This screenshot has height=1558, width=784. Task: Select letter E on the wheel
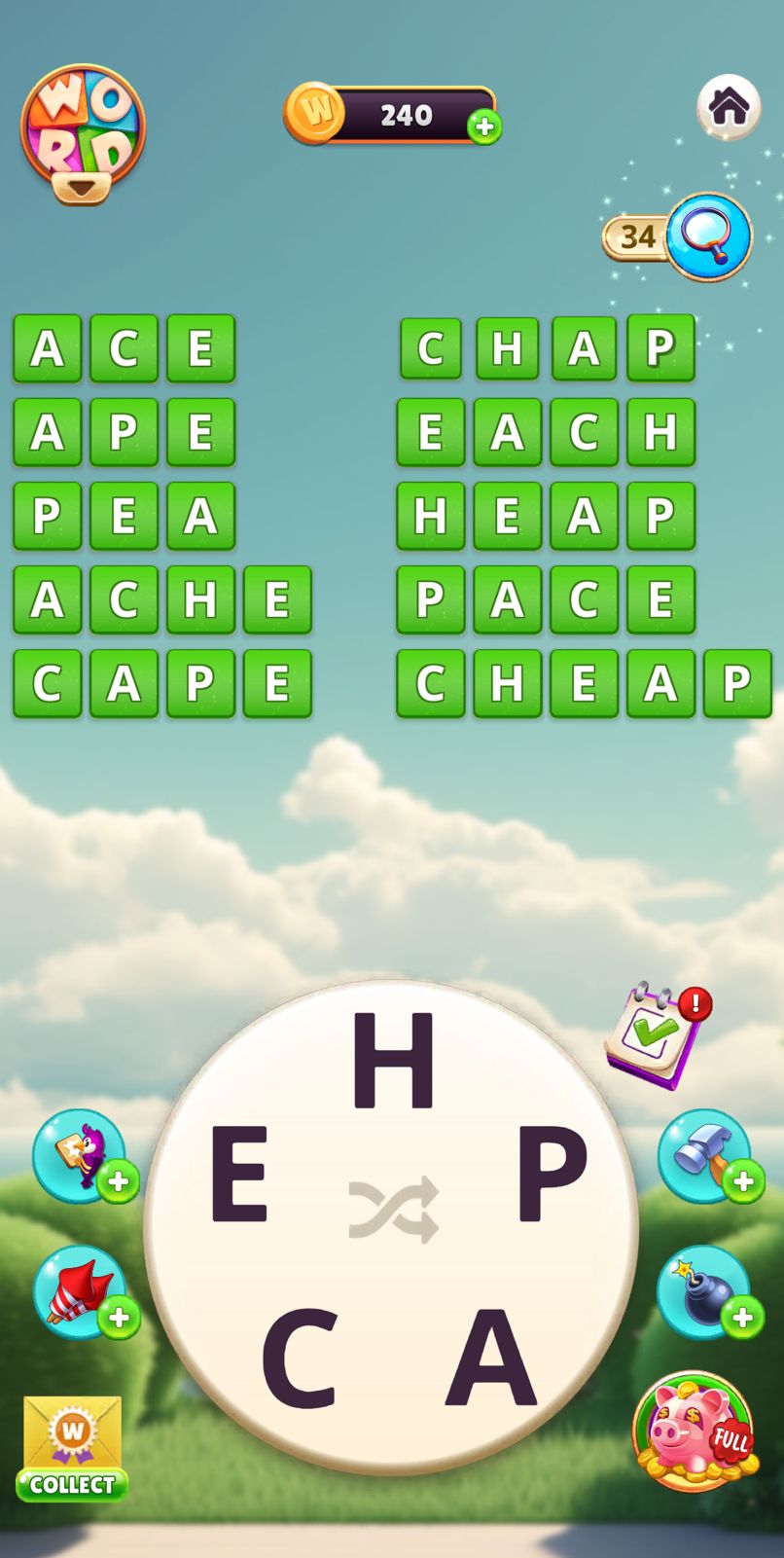click(x=238, y=1174)
